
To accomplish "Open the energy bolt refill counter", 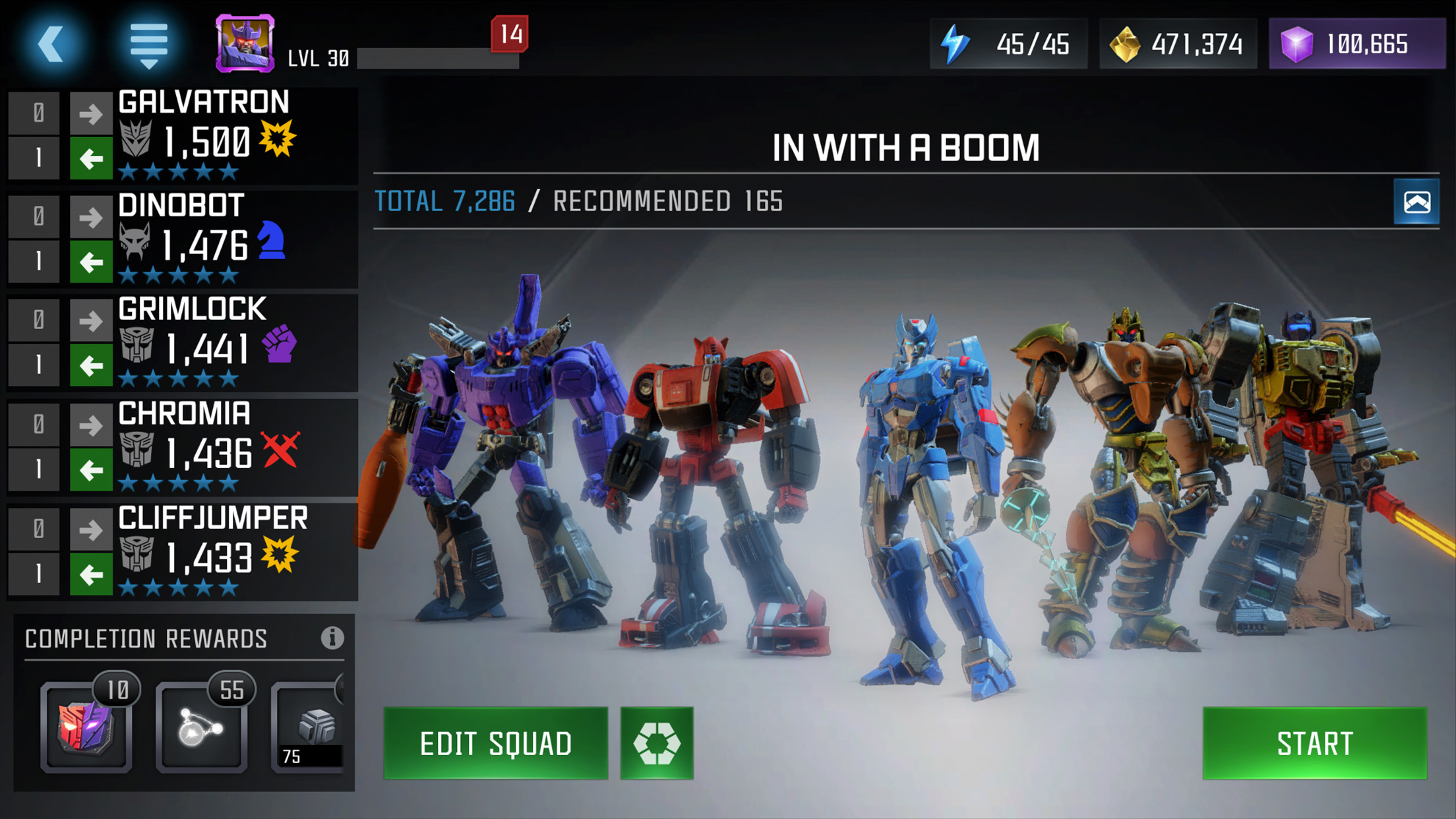I will coord(1008,44).
